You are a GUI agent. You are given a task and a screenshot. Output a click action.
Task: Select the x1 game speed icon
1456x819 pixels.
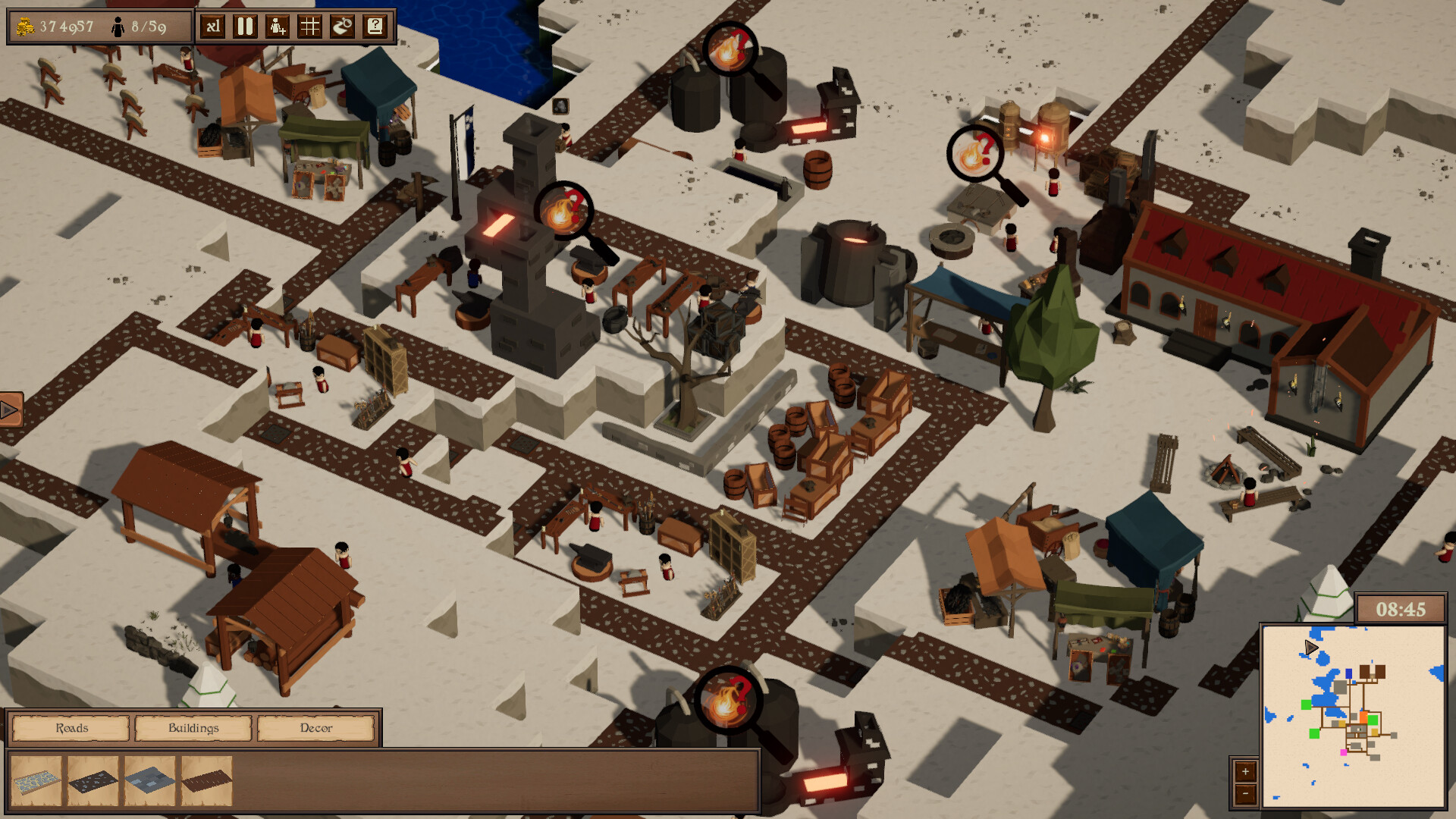212,27
